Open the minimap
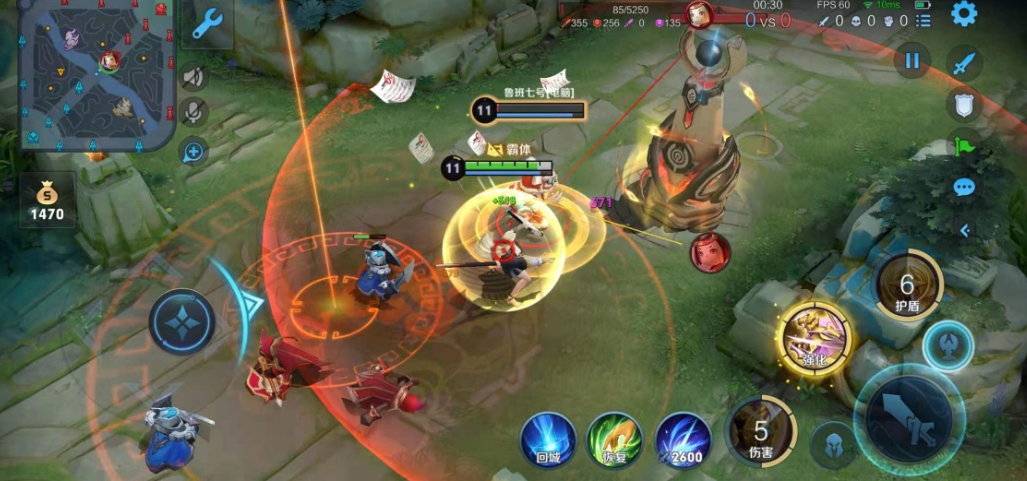The image size is (1027, 481). point(97,73)
